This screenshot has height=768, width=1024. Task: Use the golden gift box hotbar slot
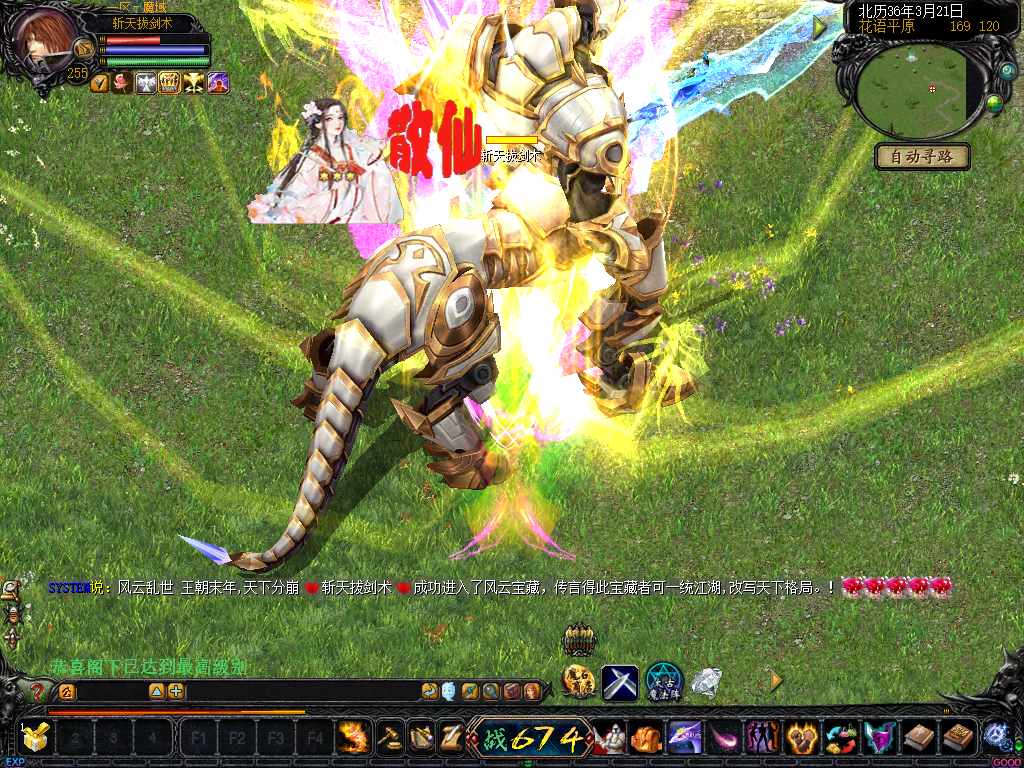[36, 738]
